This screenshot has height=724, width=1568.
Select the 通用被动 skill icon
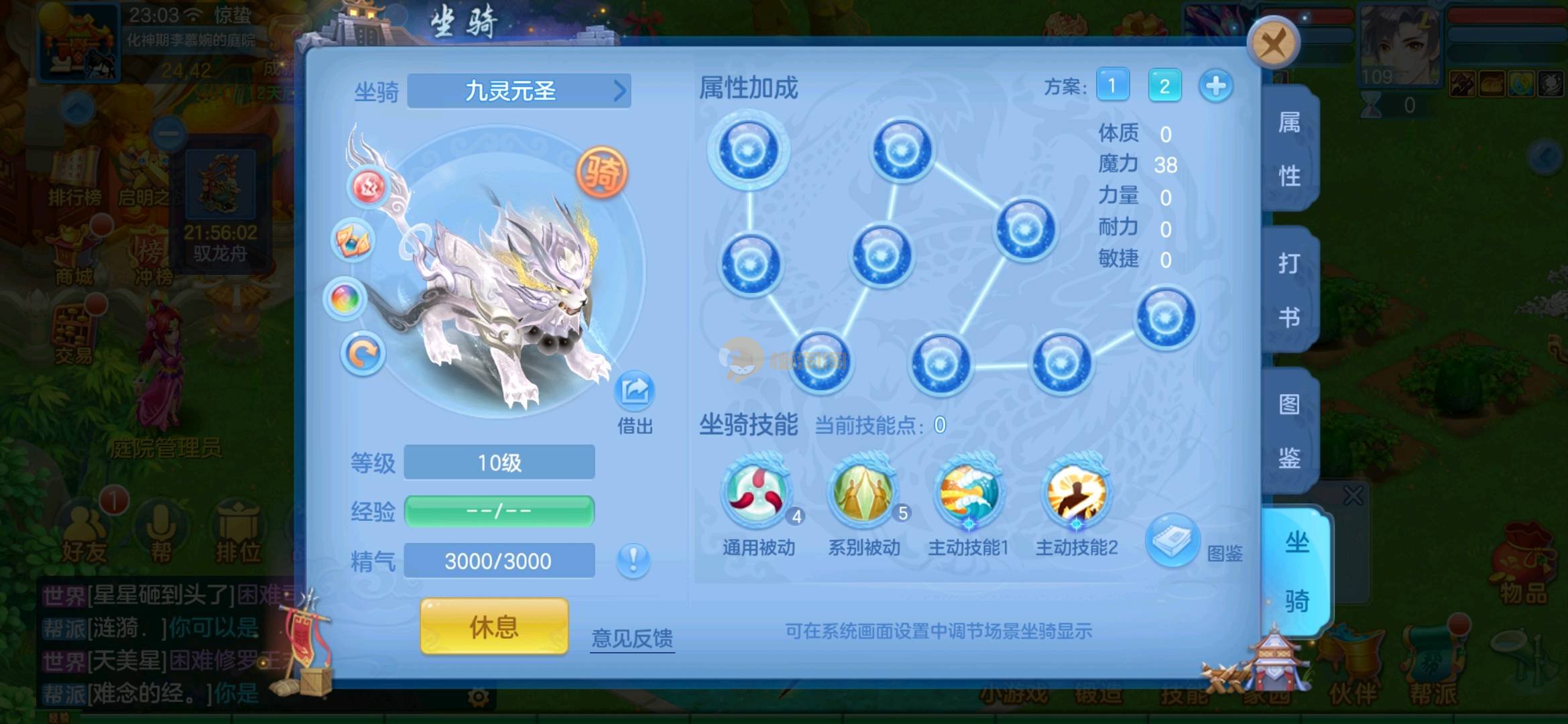point(758,493)
